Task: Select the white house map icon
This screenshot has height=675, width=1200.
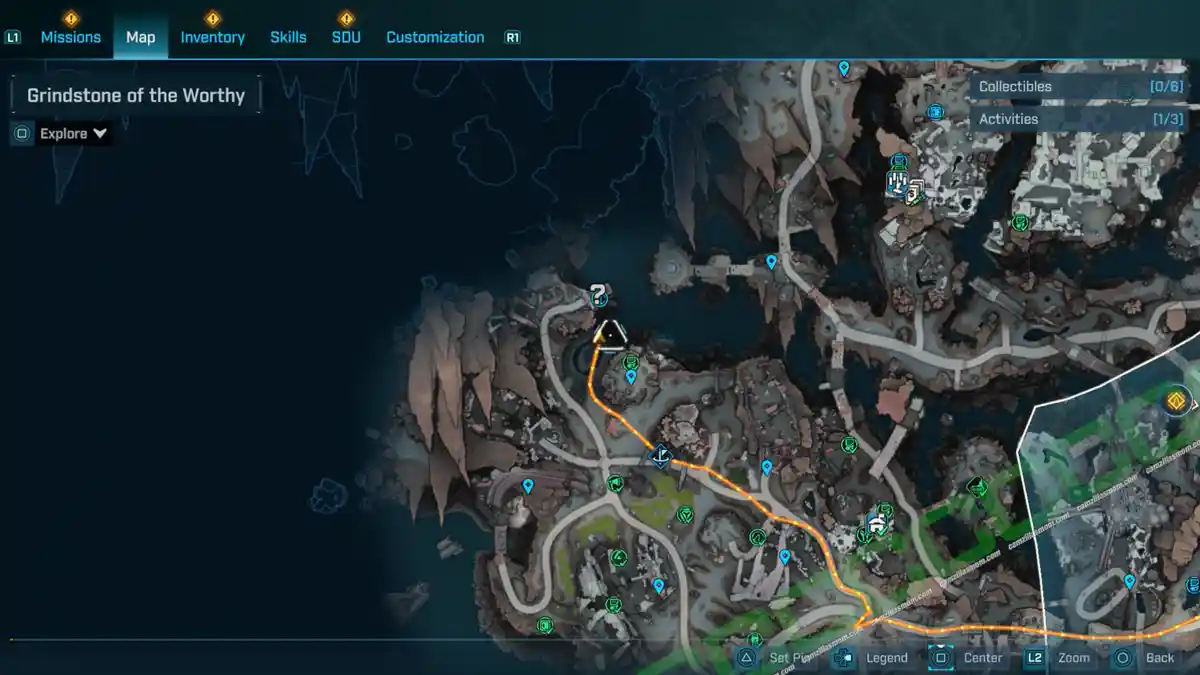Action: 877,522
